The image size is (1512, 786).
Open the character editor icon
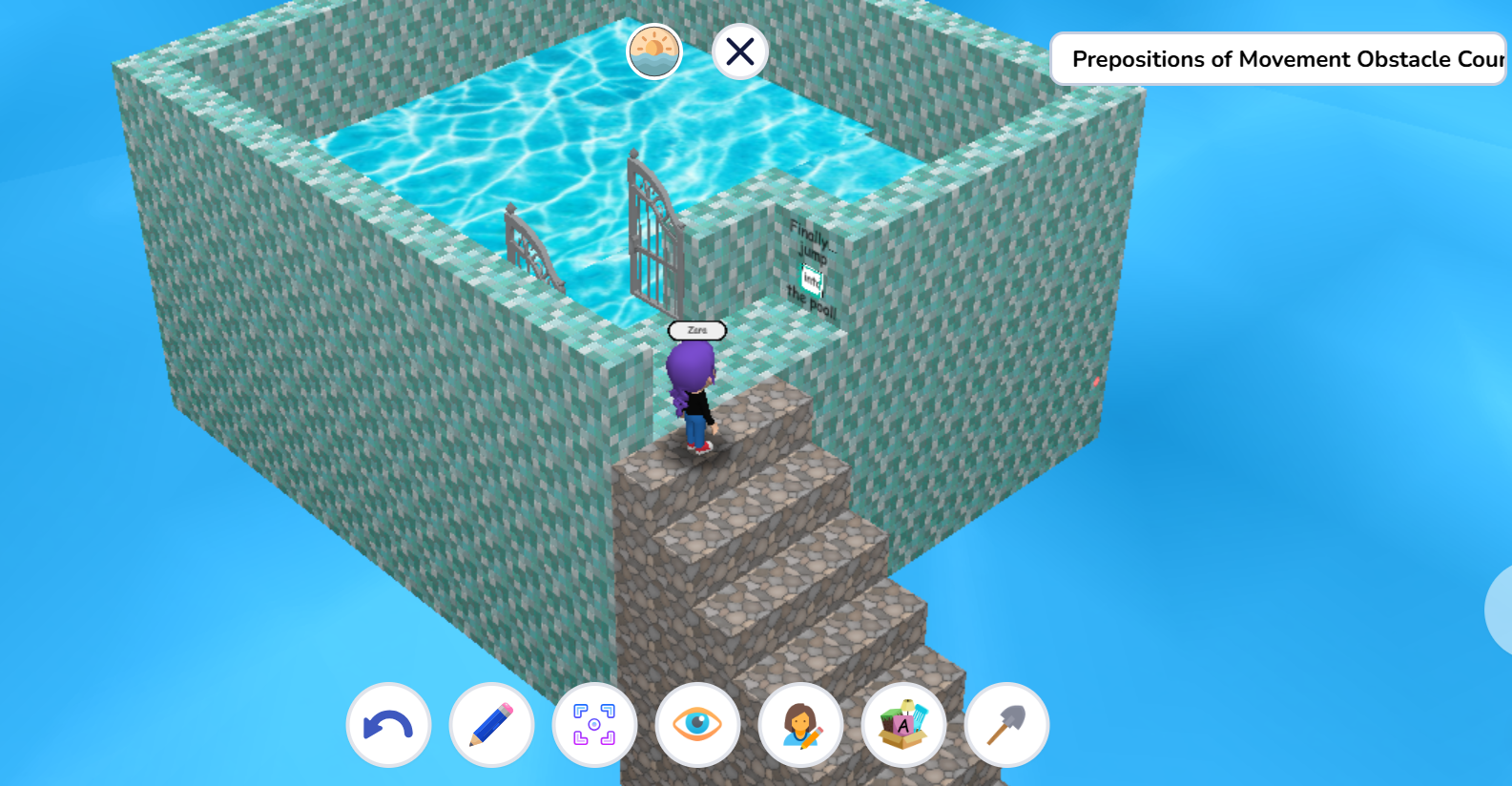point(800,725)
